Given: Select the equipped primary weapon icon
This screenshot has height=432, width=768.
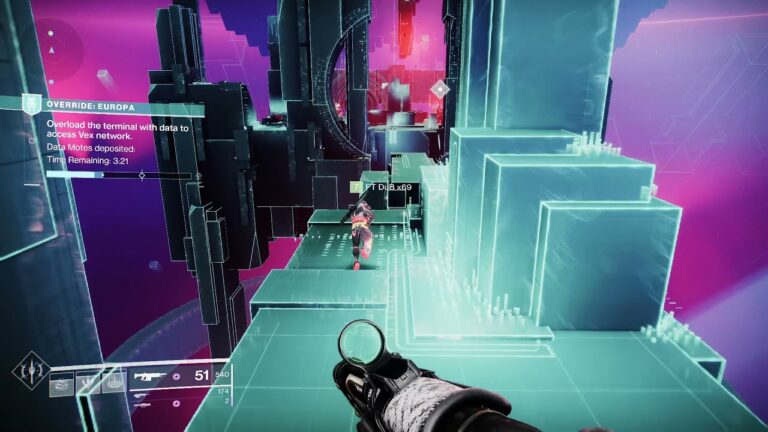Looking at the screenshot, I should (145, 377).
